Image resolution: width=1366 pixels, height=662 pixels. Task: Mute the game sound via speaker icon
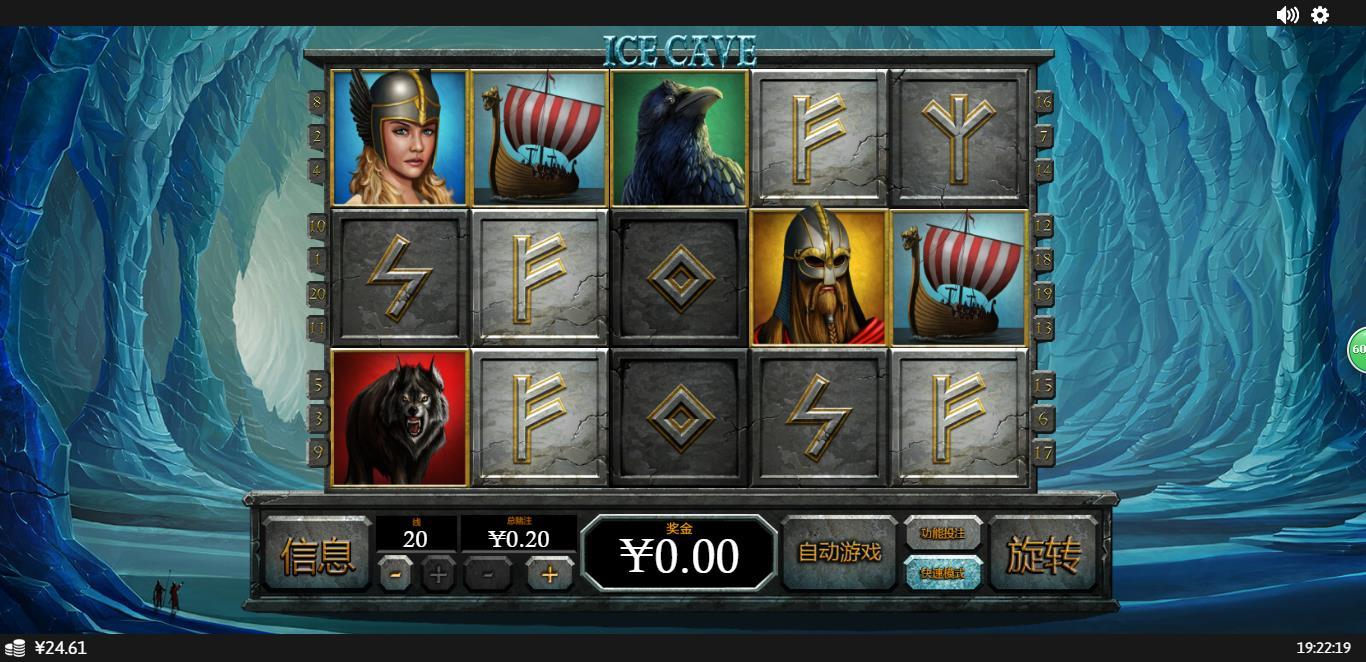[1287, 15]
